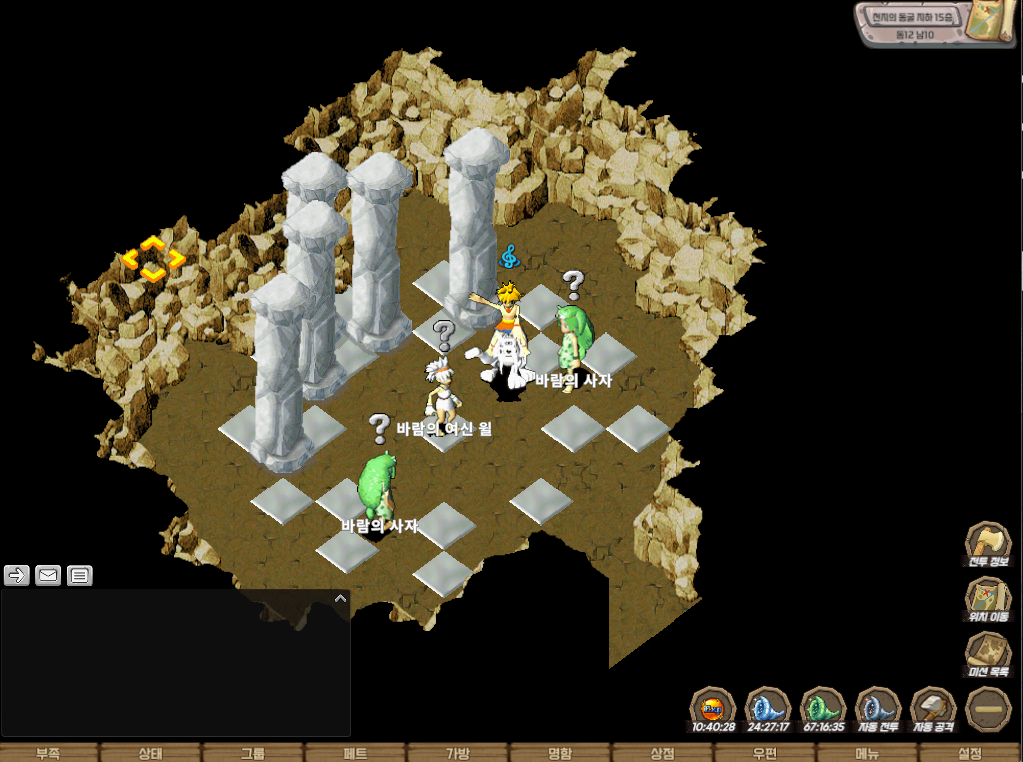Toggle 자동 전투 auto battle icon
The image size is (1023, 762).
[x=879, y=708]
